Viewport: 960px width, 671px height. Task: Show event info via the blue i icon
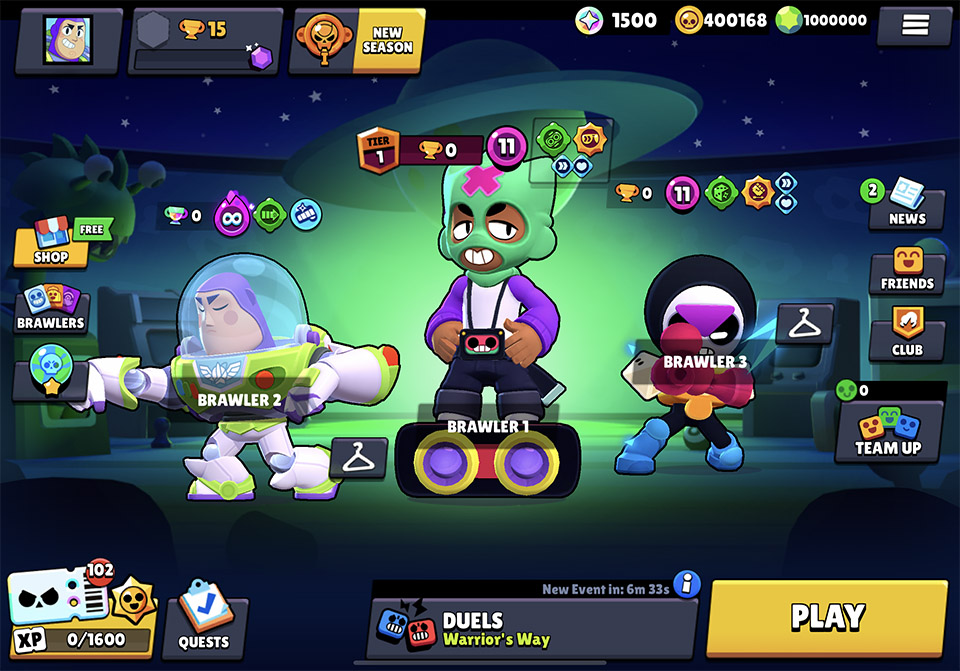click(x=687, y=584)
